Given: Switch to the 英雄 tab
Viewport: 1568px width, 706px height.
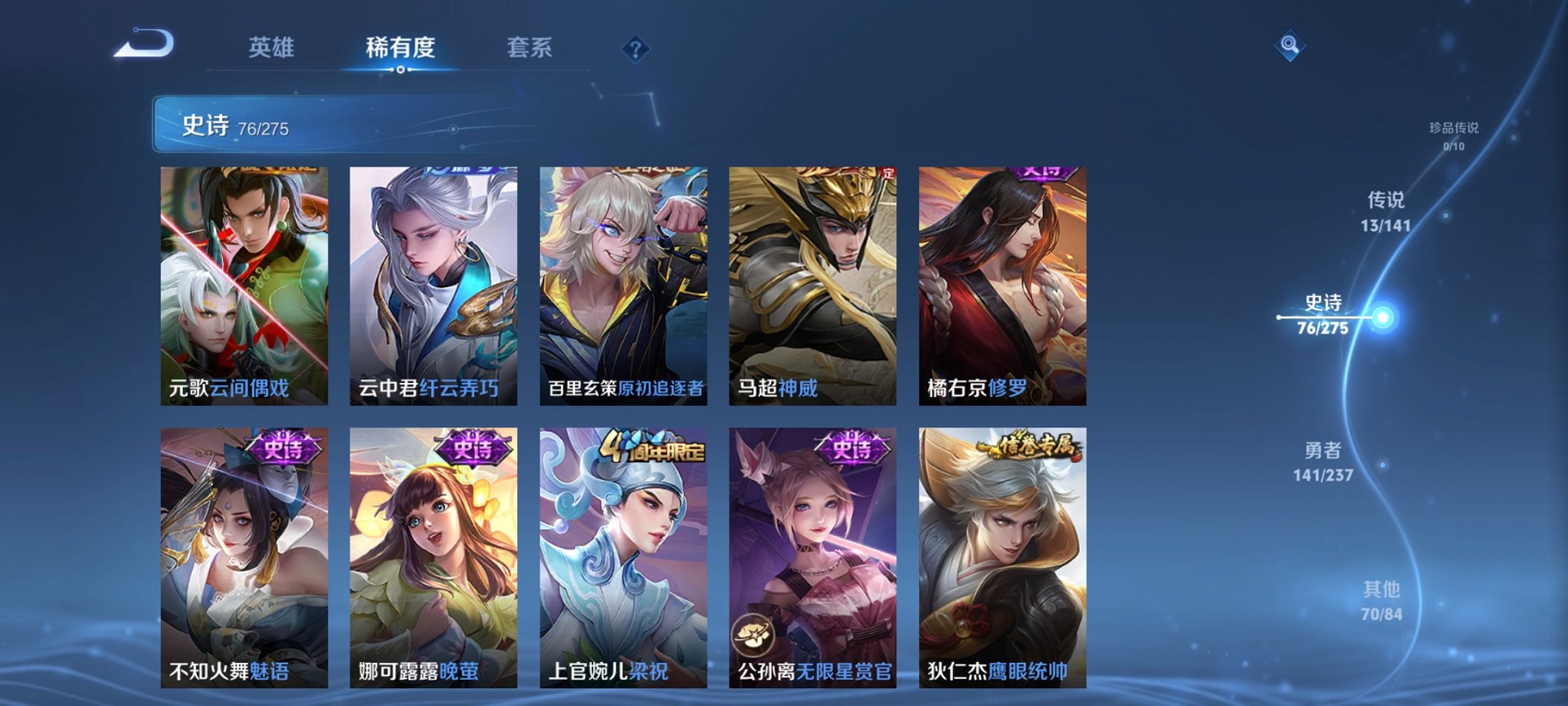Looking at the screenshot, I should tap(271, 48).
